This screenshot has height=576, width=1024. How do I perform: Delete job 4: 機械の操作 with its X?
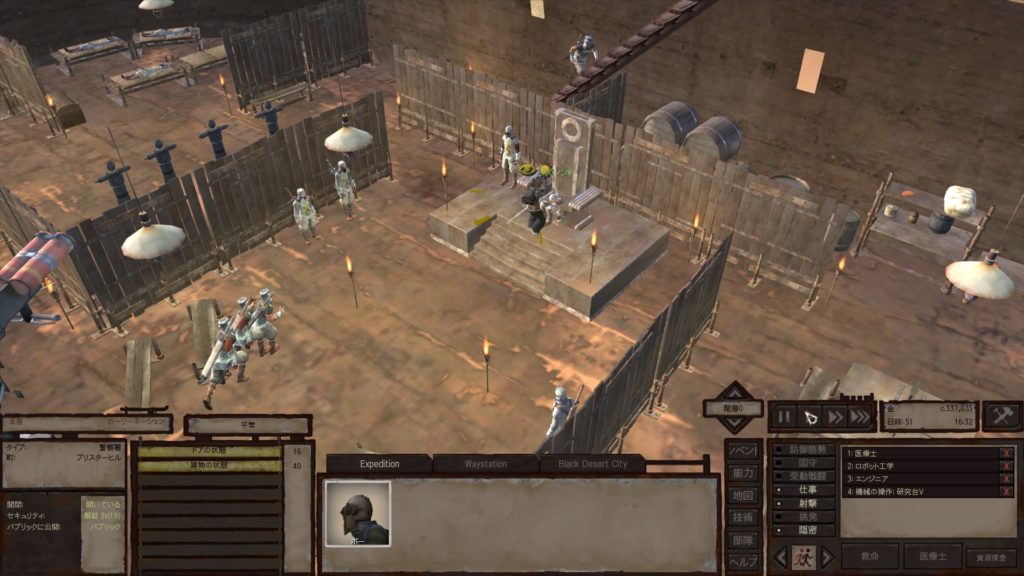(1006, 492)
